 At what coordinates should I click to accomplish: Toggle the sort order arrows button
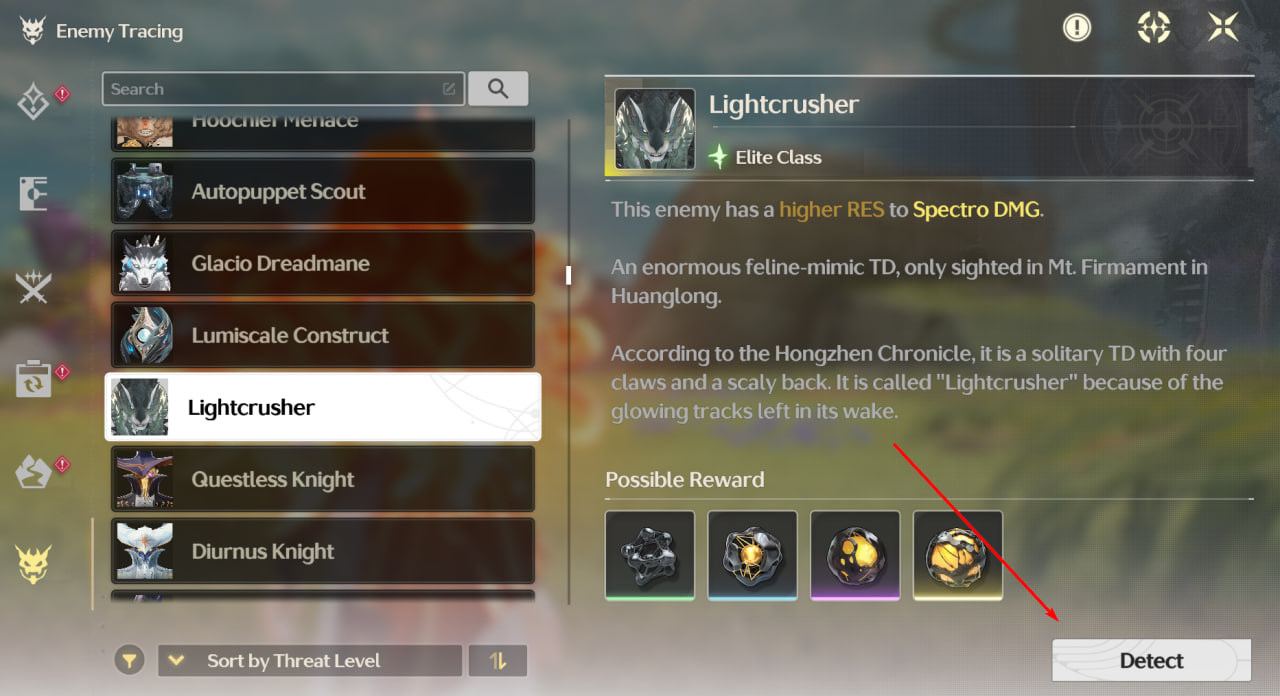point(498,661)
